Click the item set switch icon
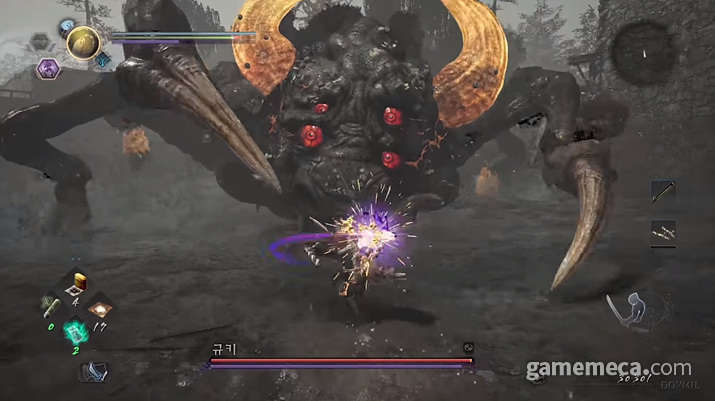Viewport: 715px width, 401px height. 94,371
